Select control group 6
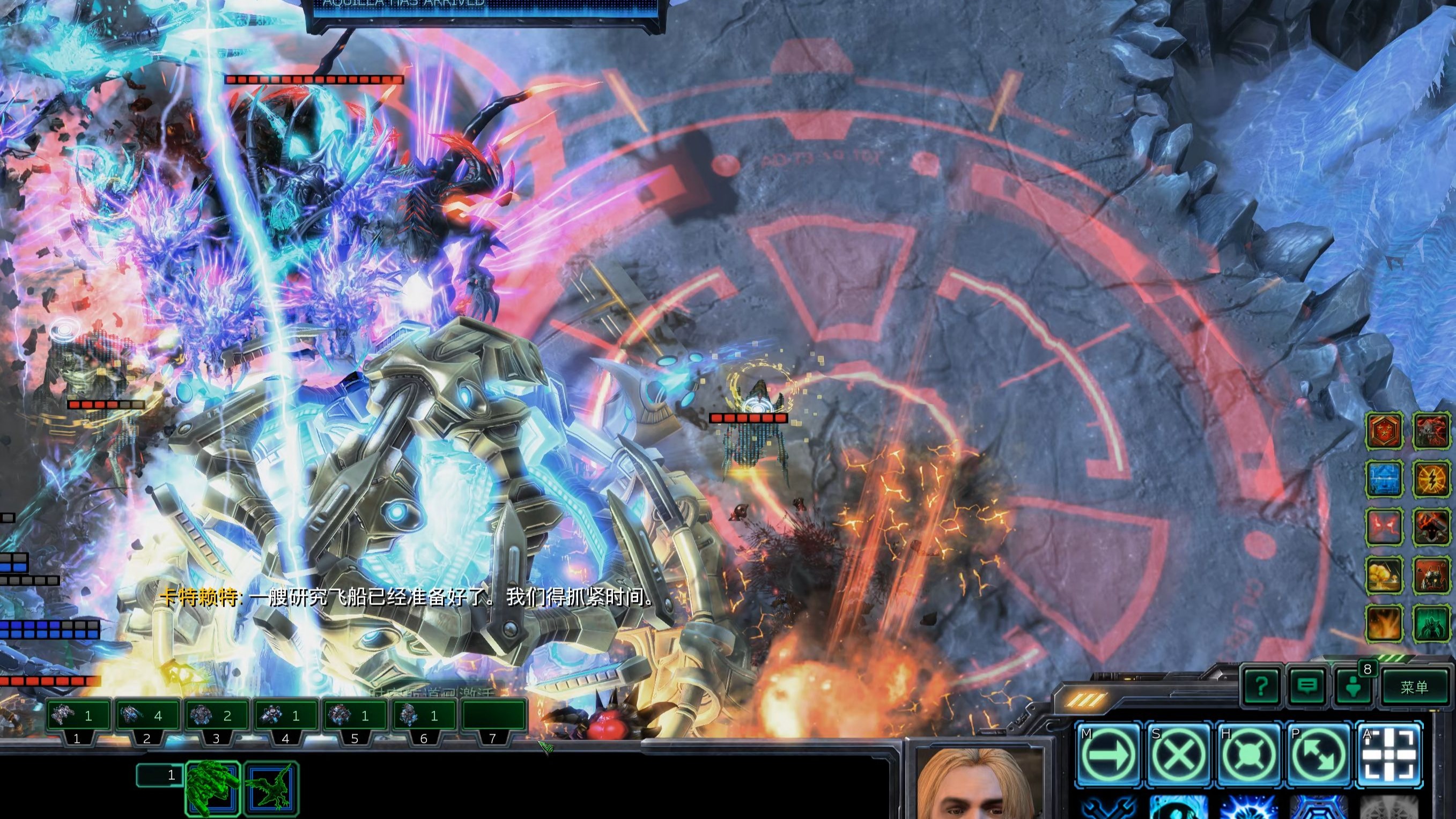This screenshot has height=819, width=1456. 423,717
